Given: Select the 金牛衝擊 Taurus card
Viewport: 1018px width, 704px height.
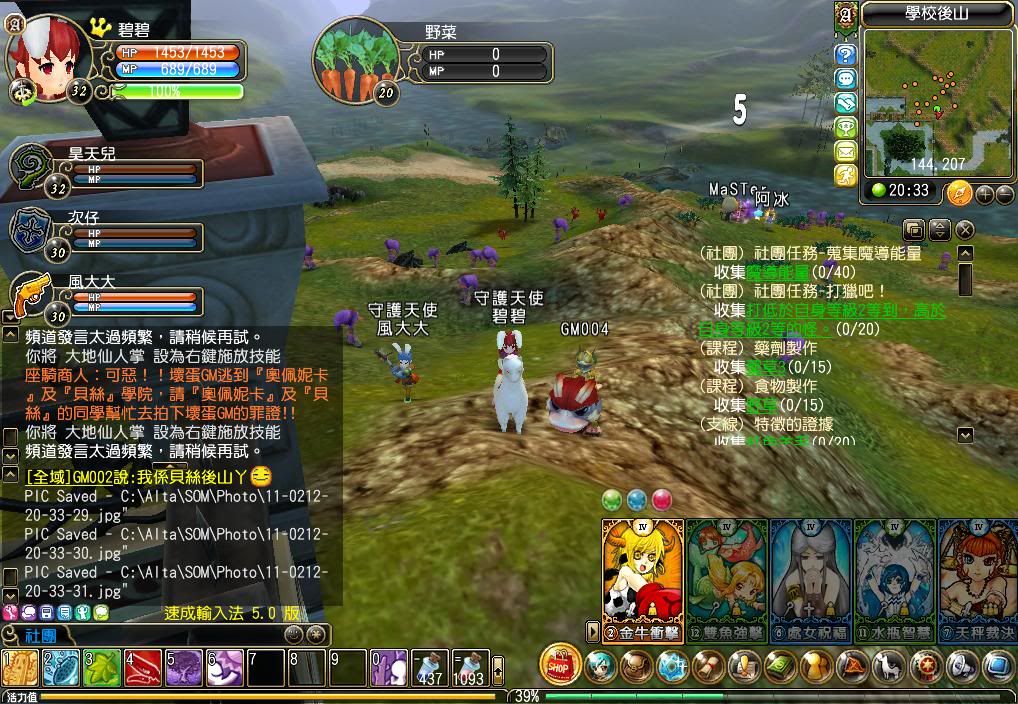Looking at the screenshot, I should [x=643, y=575].
